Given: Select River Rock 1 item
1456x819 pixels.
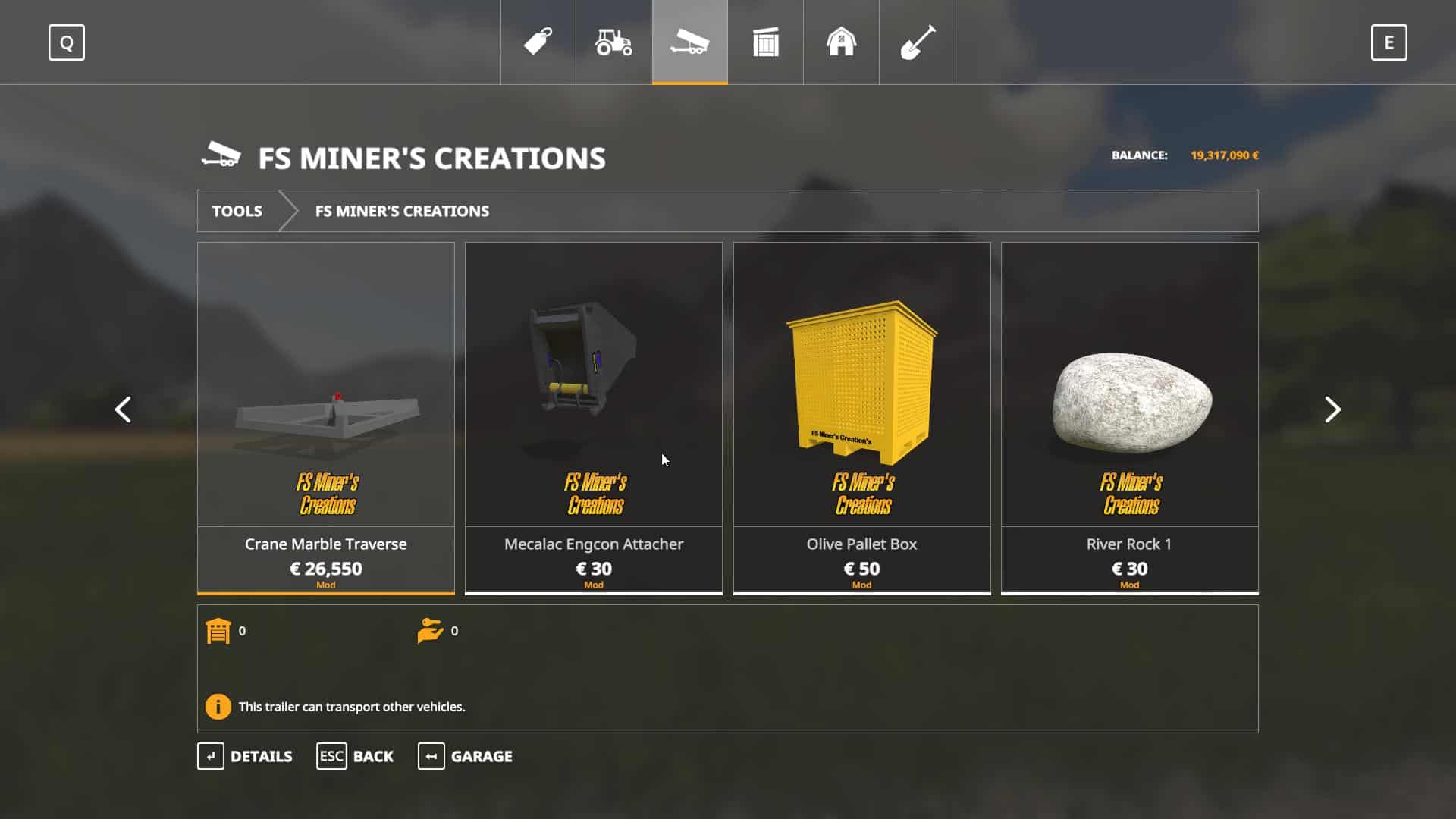Looking at the screenshot, I should [x=1129, y=417].
